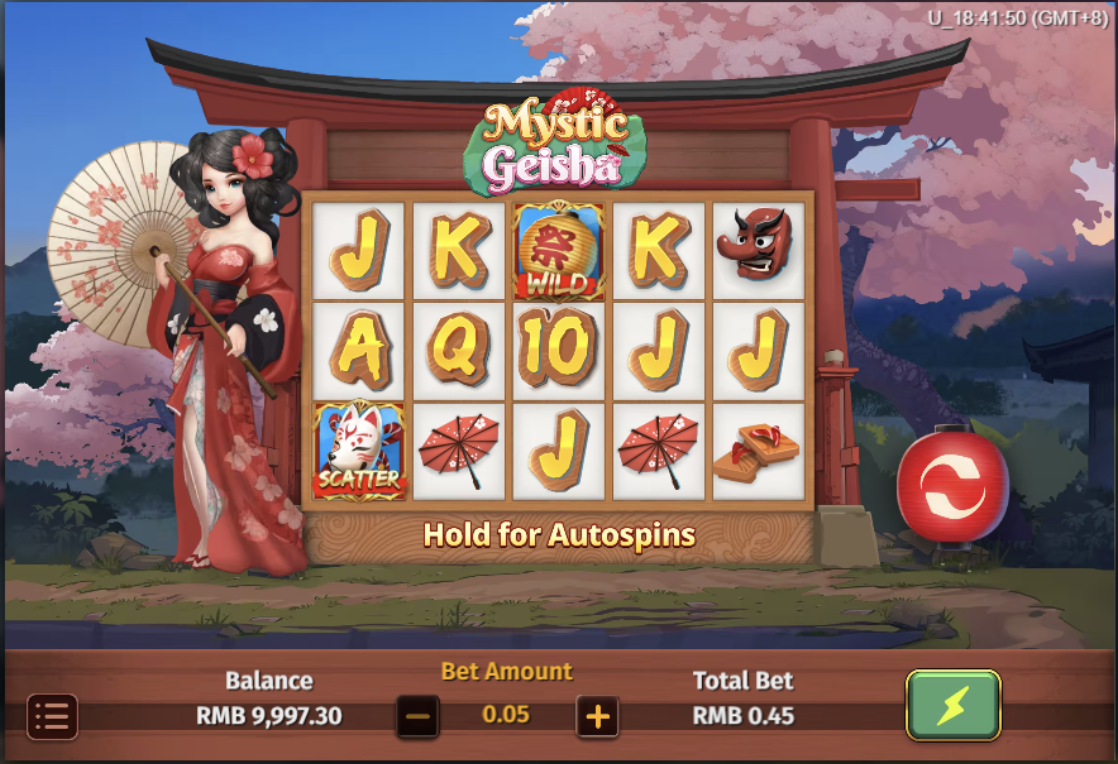Toggle the green lightning turbo button

953,705
